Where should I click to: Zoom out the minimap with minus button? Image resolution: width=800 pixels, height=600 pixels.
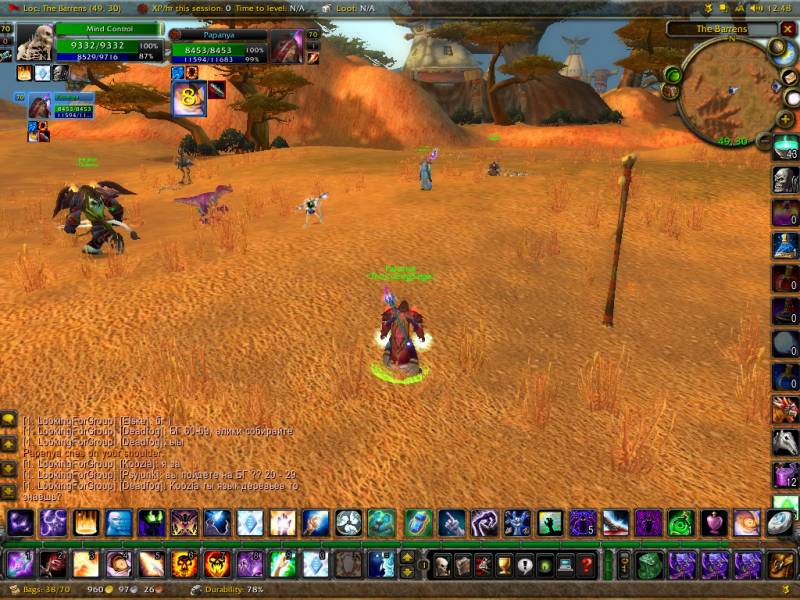pos(763,142)
